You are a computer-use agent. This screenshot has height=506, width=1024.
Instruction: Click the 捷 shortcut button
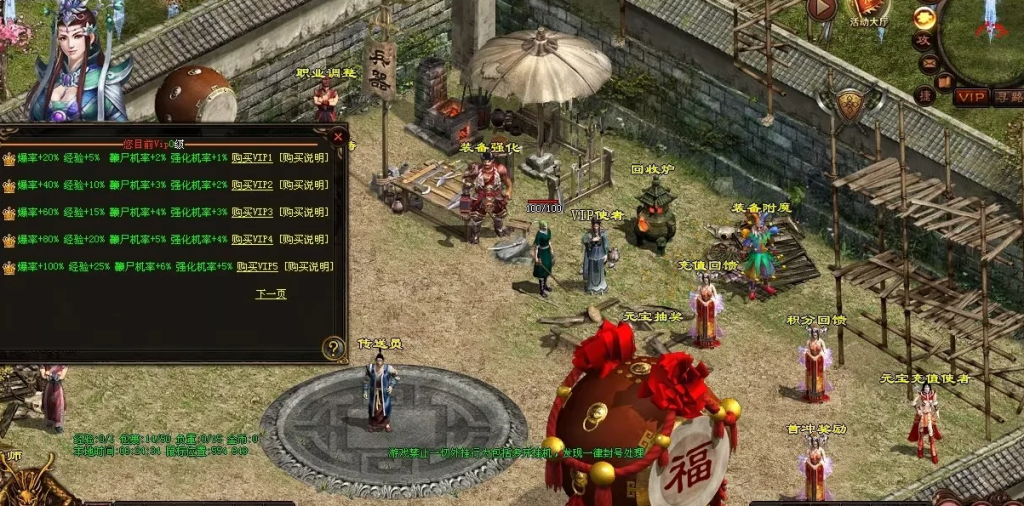click(926, 96)
